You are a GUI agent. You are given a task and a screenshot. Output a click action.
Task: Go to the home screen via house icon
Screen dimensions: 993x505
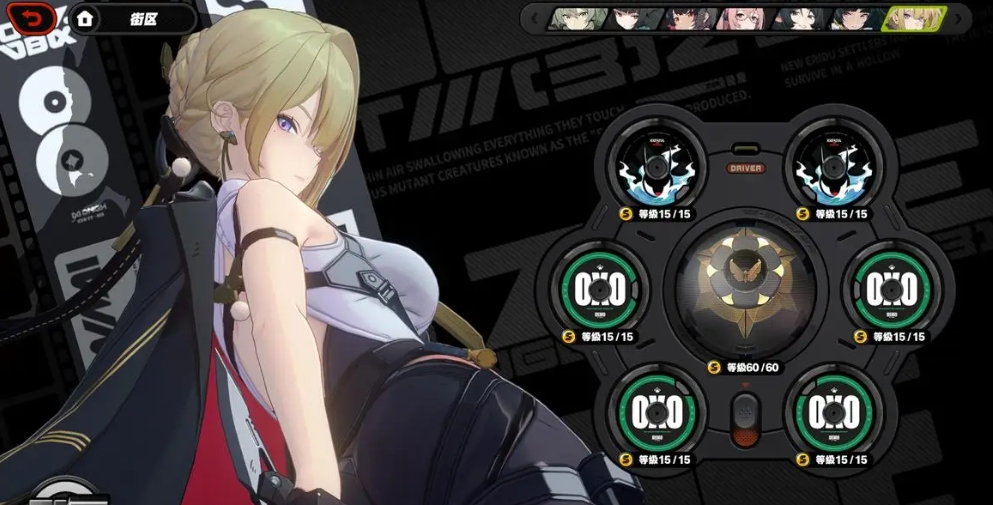(85, 17)
